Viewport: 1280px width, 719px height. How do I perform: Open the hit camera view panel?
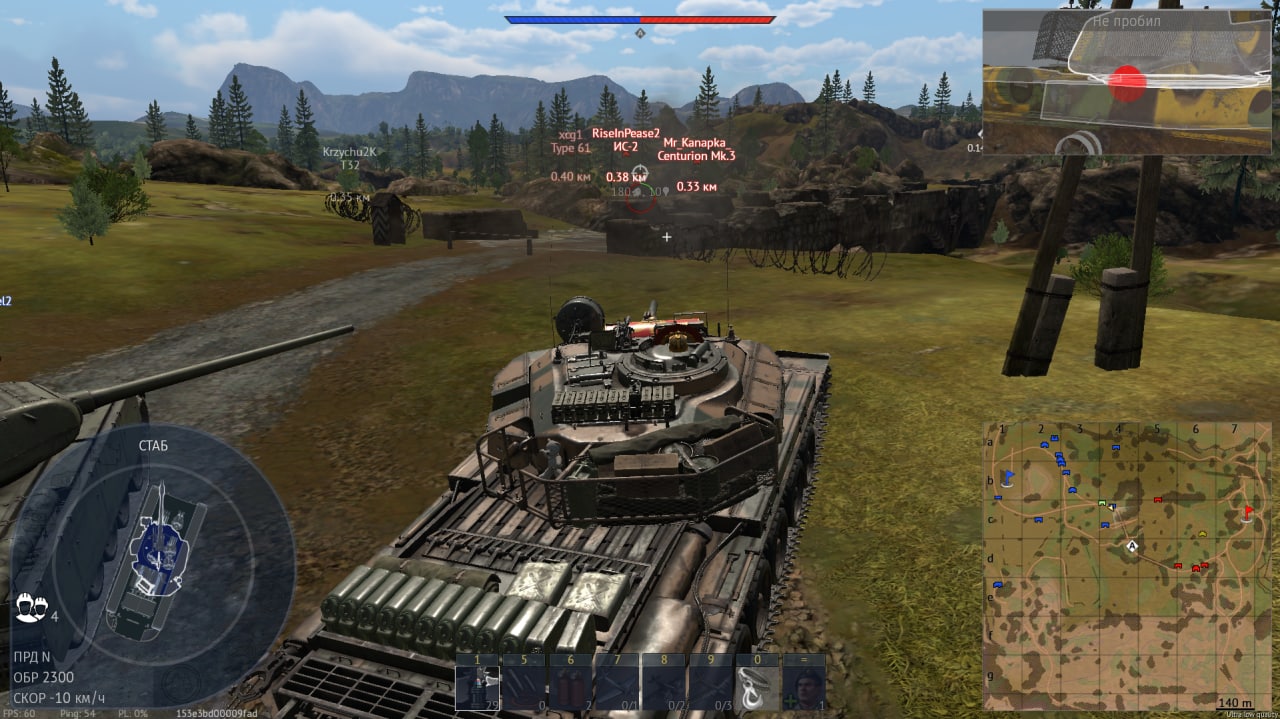tap(1127, 82)
